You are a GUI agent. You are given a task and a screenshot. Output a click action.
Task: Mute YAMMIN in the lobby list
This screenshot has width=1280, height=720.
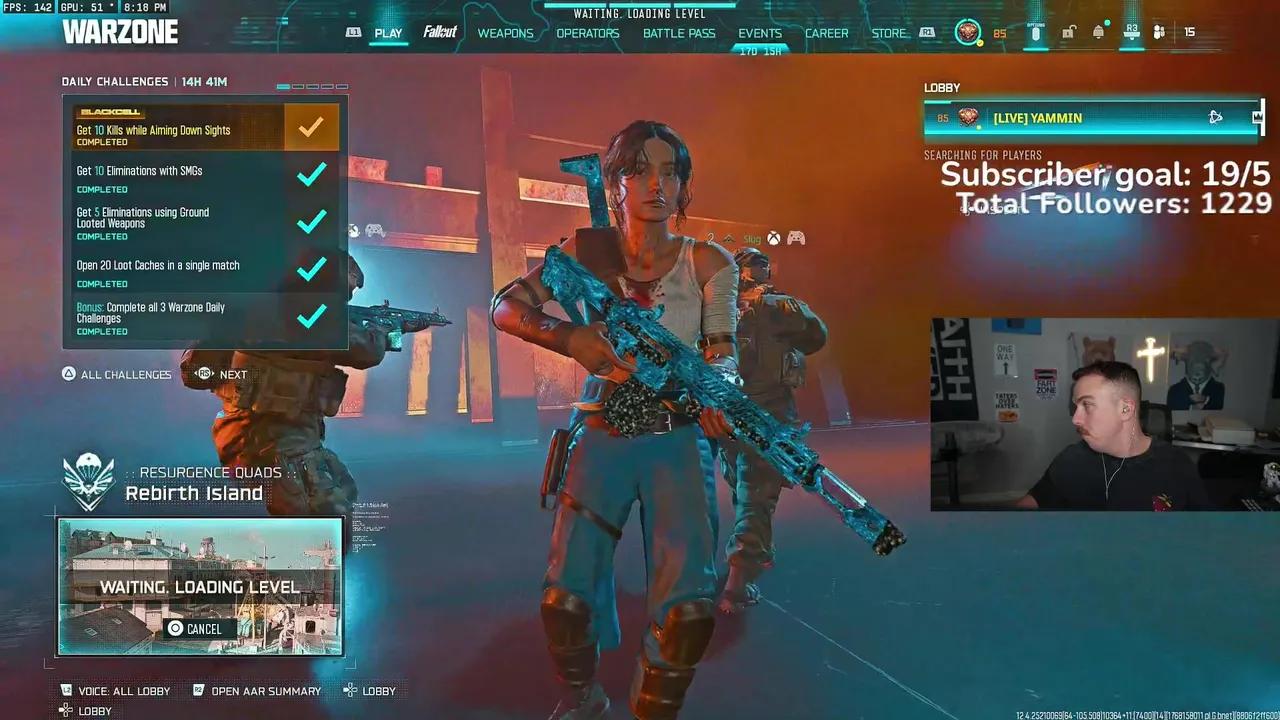pos(1216,117)
